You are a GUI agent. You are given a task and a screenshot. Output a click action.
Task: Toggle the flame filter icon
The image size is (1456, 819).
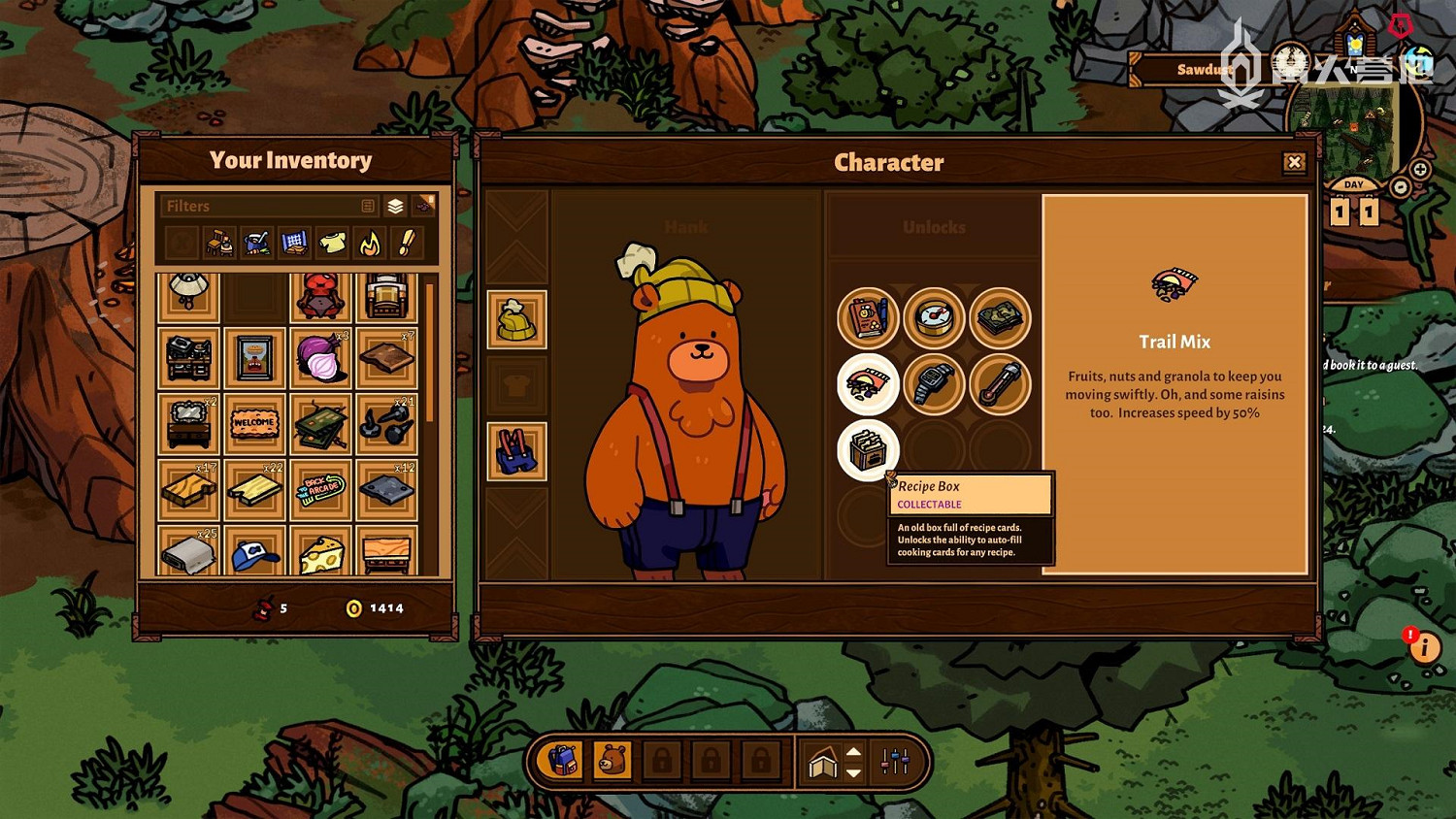pos(370,243)
